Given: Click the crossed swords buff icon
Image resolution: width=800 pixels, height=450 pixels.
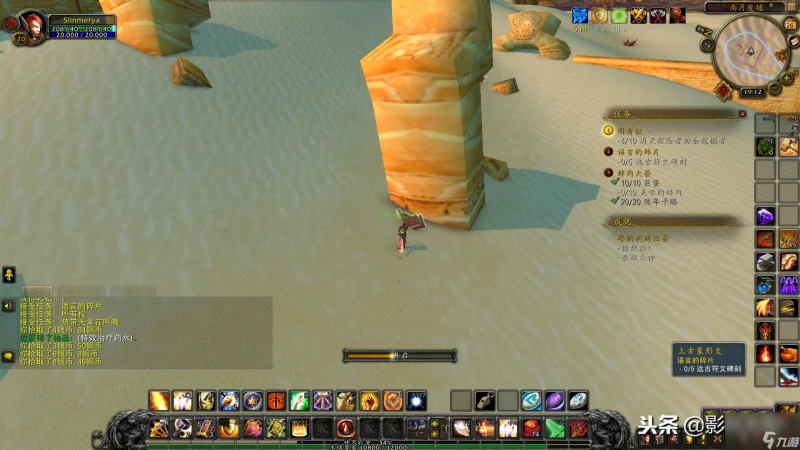Looking at the screenshot, I should 638,16.
